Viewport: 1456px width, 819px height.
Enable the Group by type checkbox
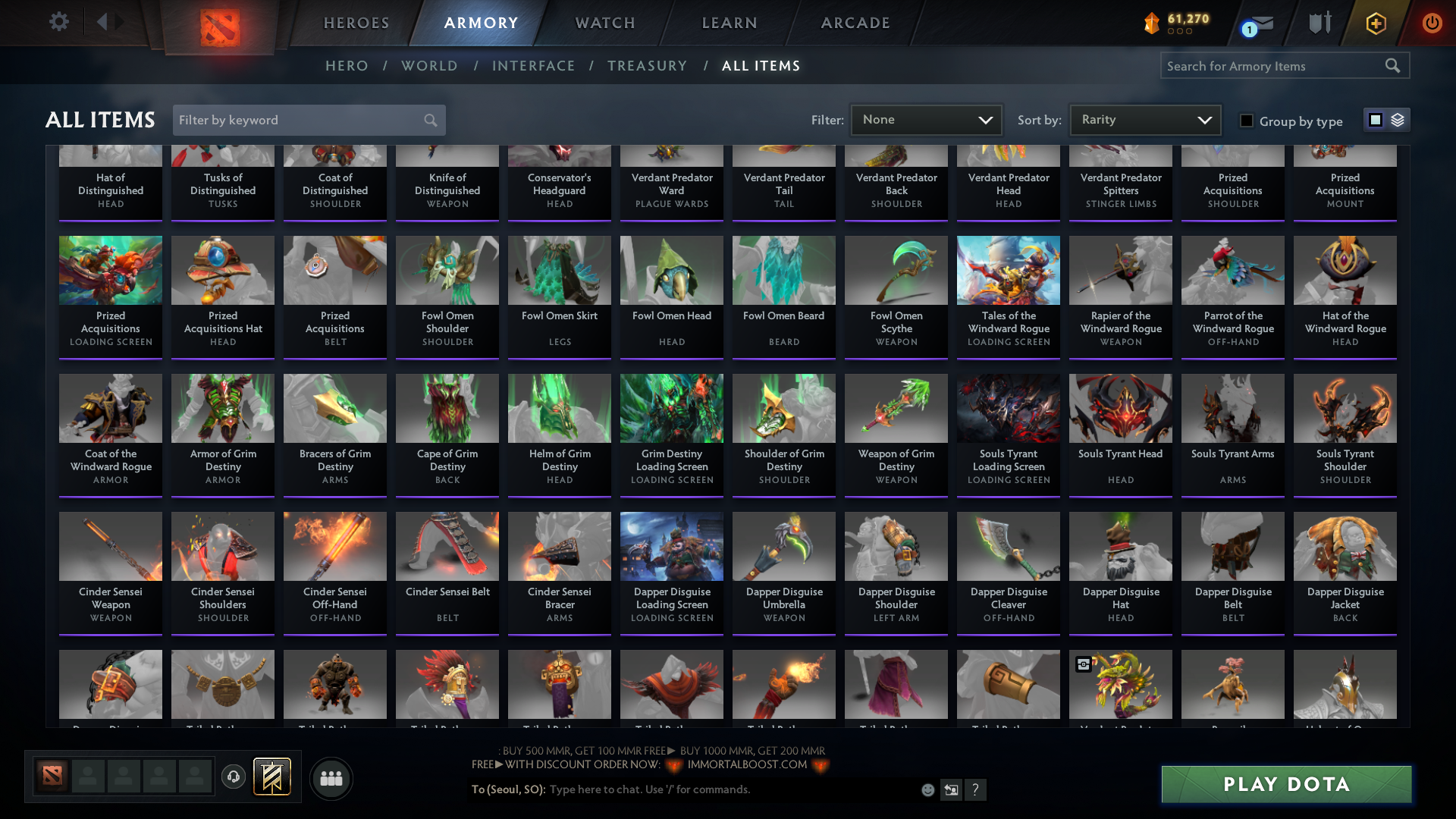click(1247, 120)
